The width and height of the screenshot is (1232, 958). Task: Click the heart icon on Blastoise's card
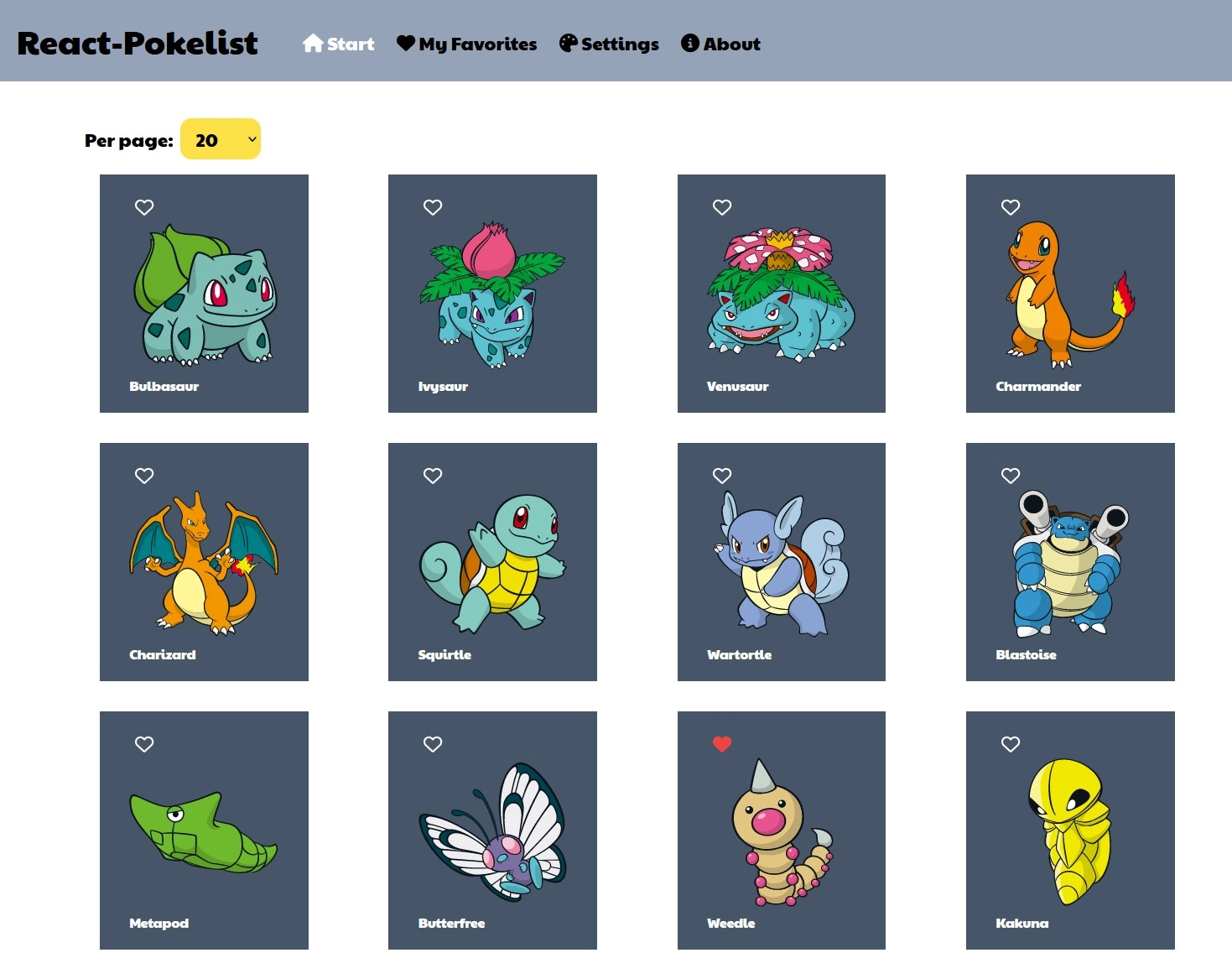click(1011, 475)
